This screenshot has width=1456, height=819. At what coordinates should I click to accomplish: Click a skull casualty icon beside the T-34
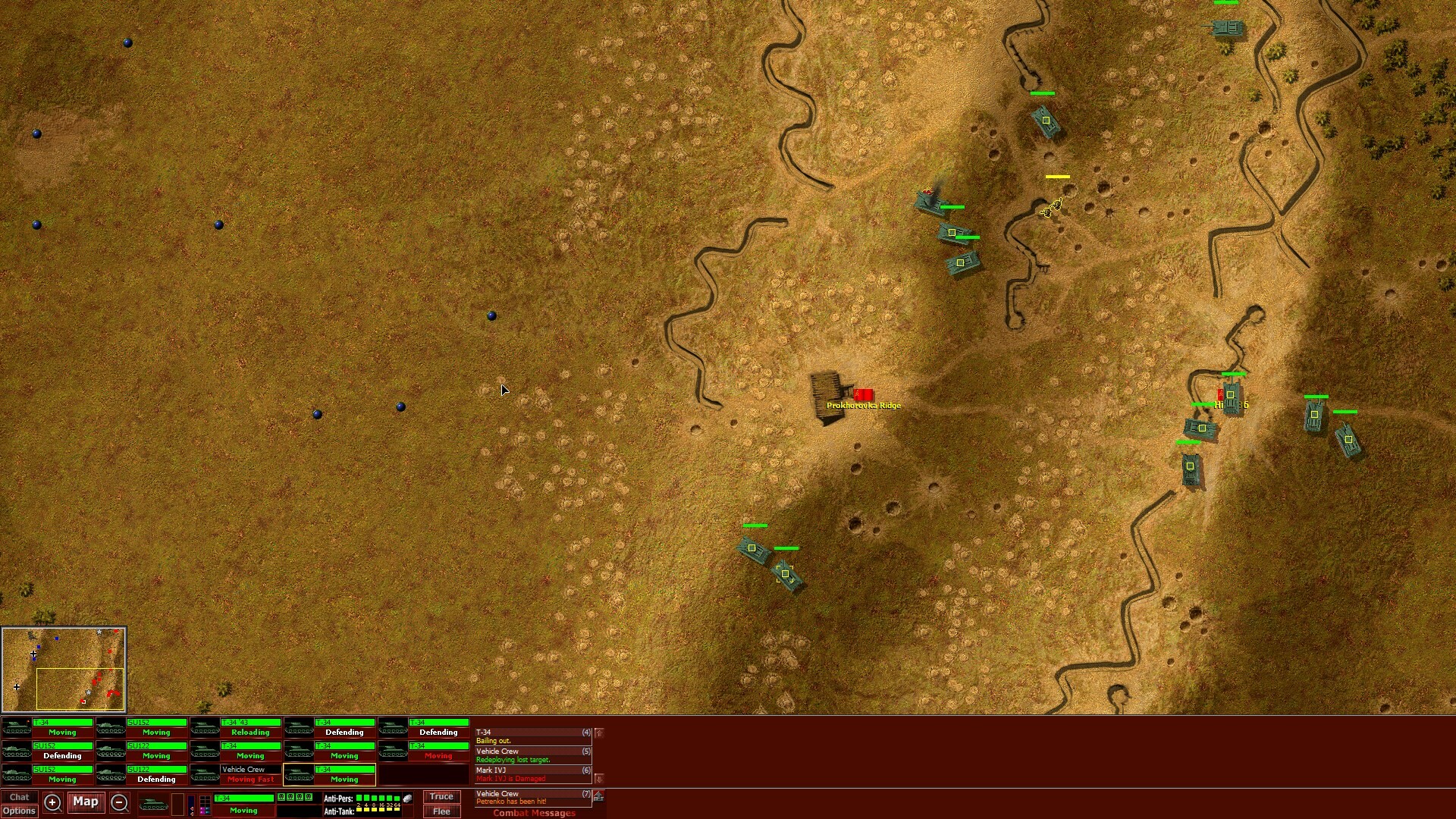pos(281,797)
